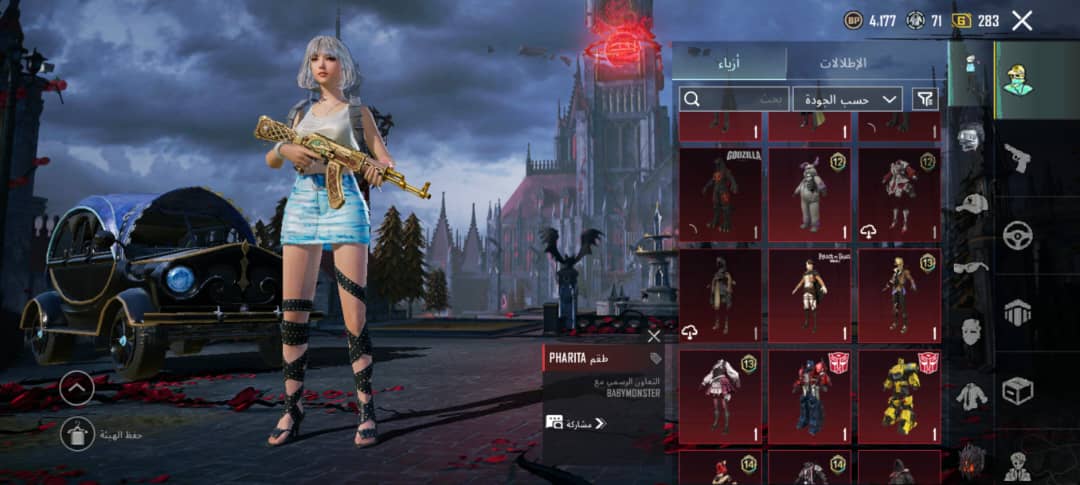Select the Attack on Titan outfit
The width and height of the screenshot is (1080, 485).
click(809, 295)
